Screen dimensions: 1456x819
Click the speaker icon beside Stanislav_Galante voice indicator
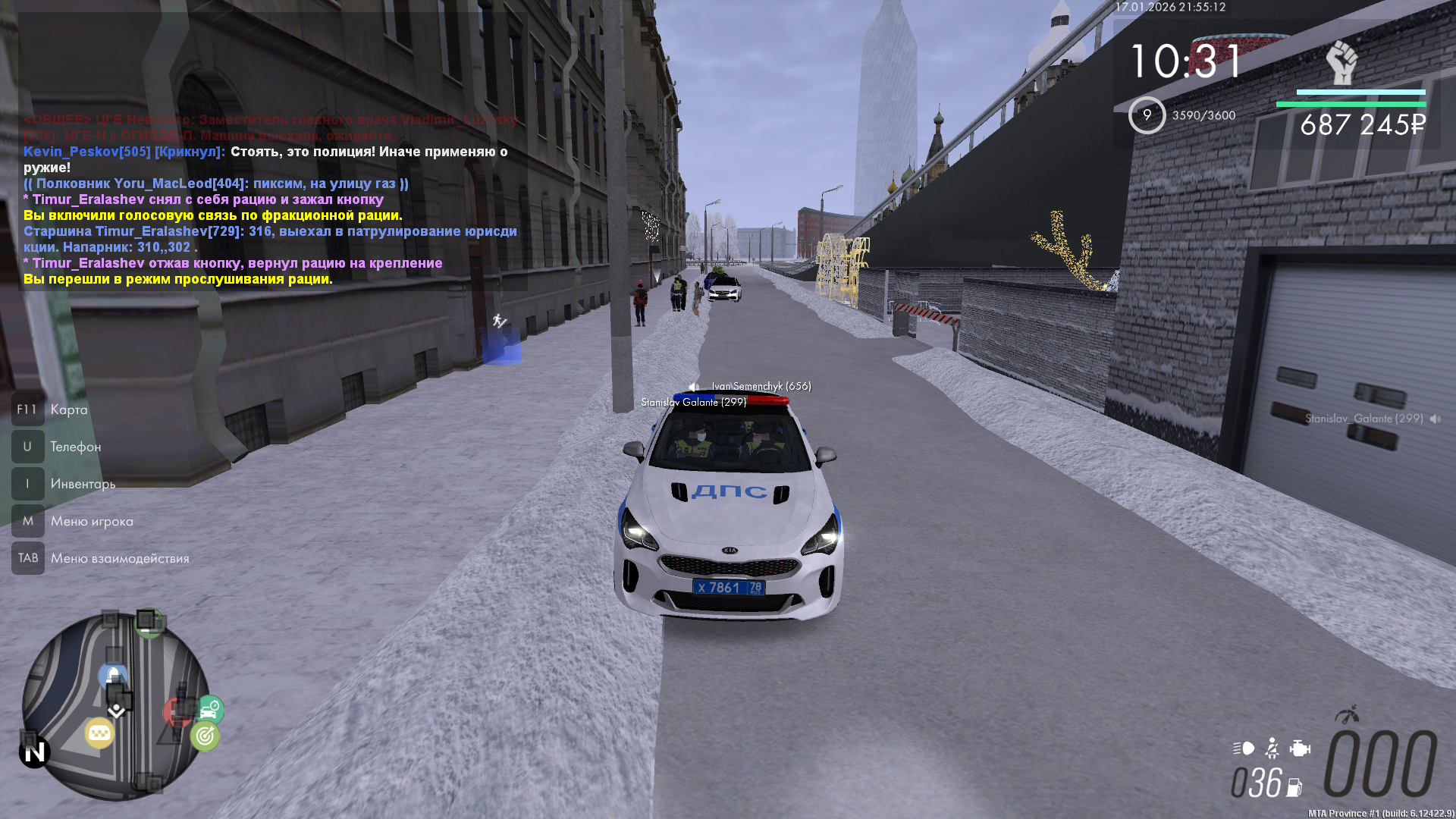(1435, 419)
